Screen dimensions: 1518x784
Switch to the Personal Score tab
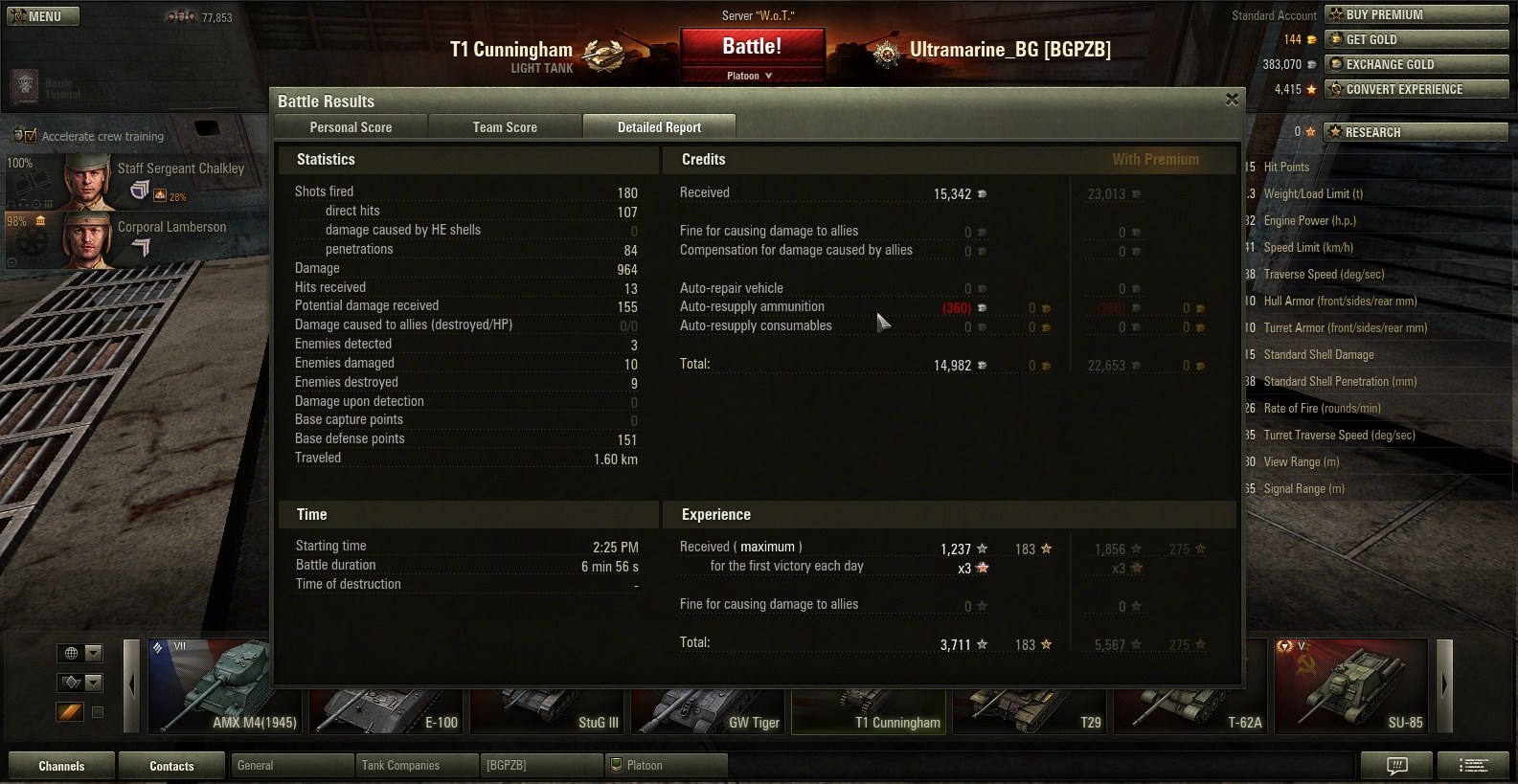tap(351, 127)
